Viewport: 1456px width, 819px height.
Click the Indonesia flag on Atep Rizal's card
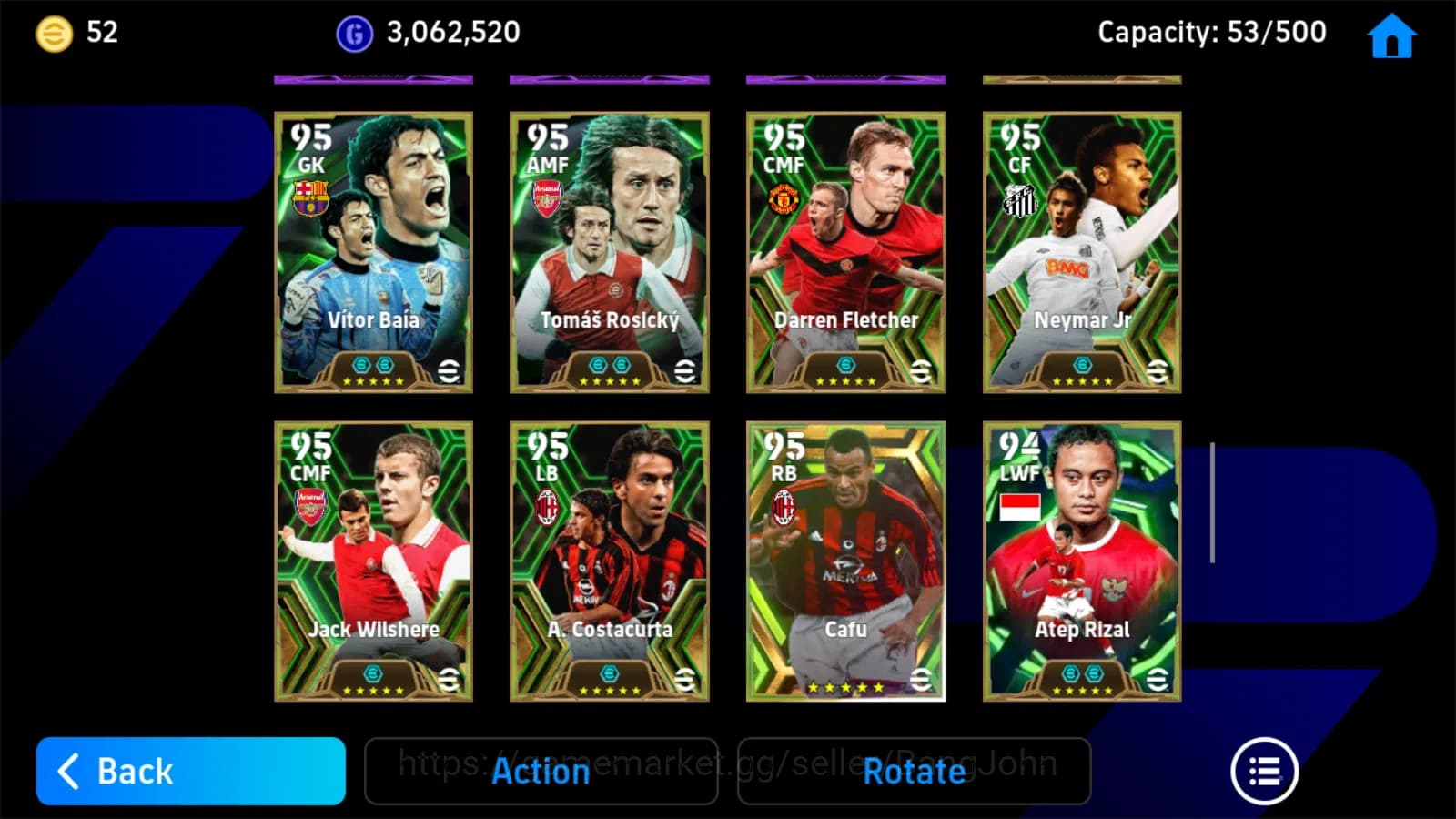[x=1021, y=506]
